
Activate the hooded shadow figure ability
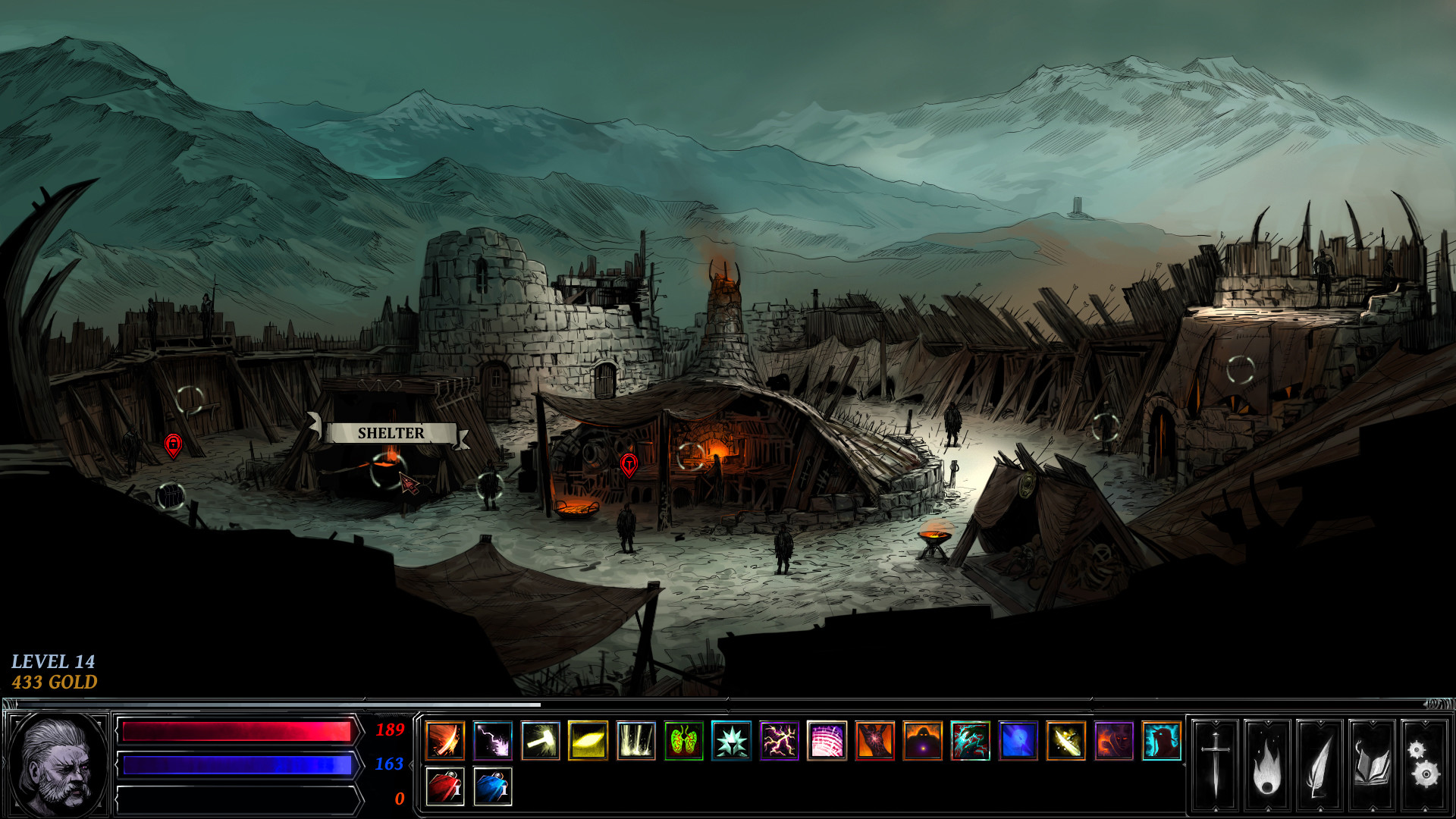(922, 740)
